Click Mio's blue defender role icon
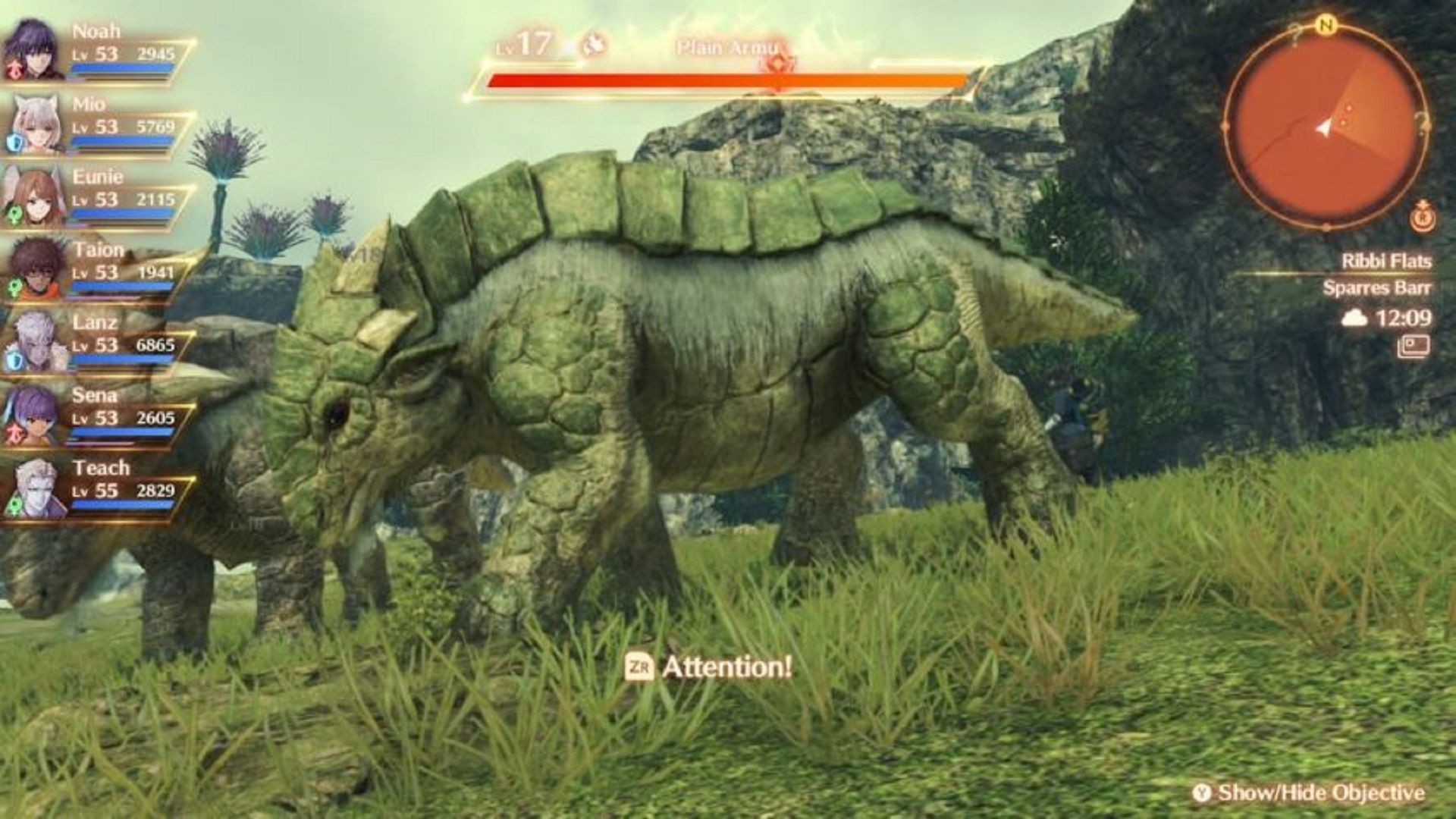This screenshot has height=819, width=1456. [x=14, y=142]
